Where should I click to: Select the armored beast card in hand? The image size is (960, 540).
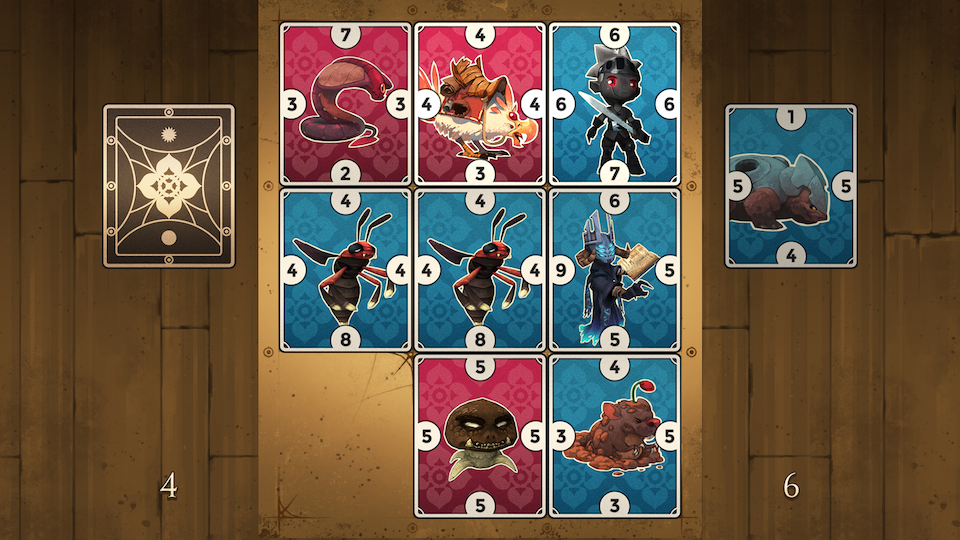point(791,186)
